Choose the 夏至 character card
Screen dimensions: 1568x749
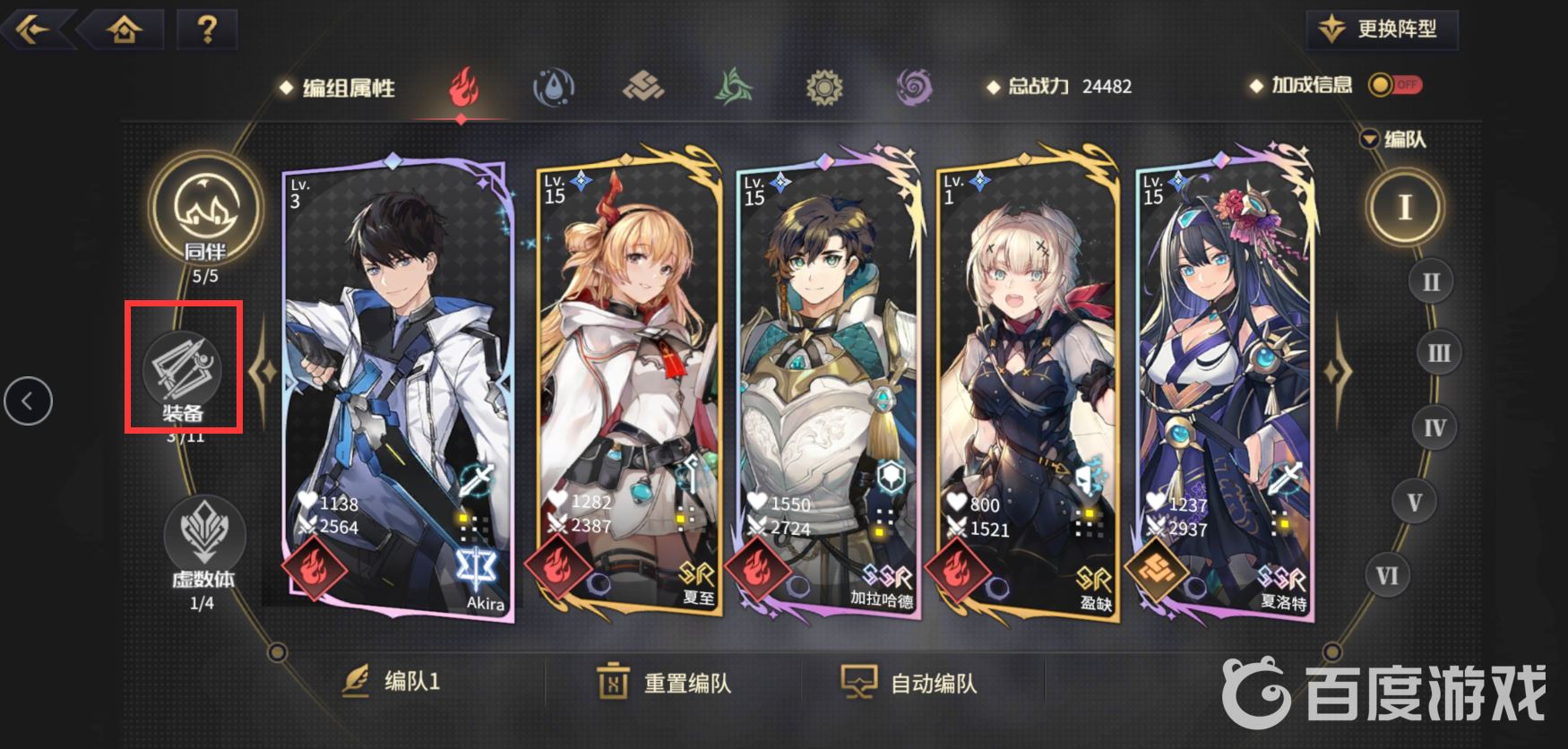pyautogui.click(x=627, y=385)
